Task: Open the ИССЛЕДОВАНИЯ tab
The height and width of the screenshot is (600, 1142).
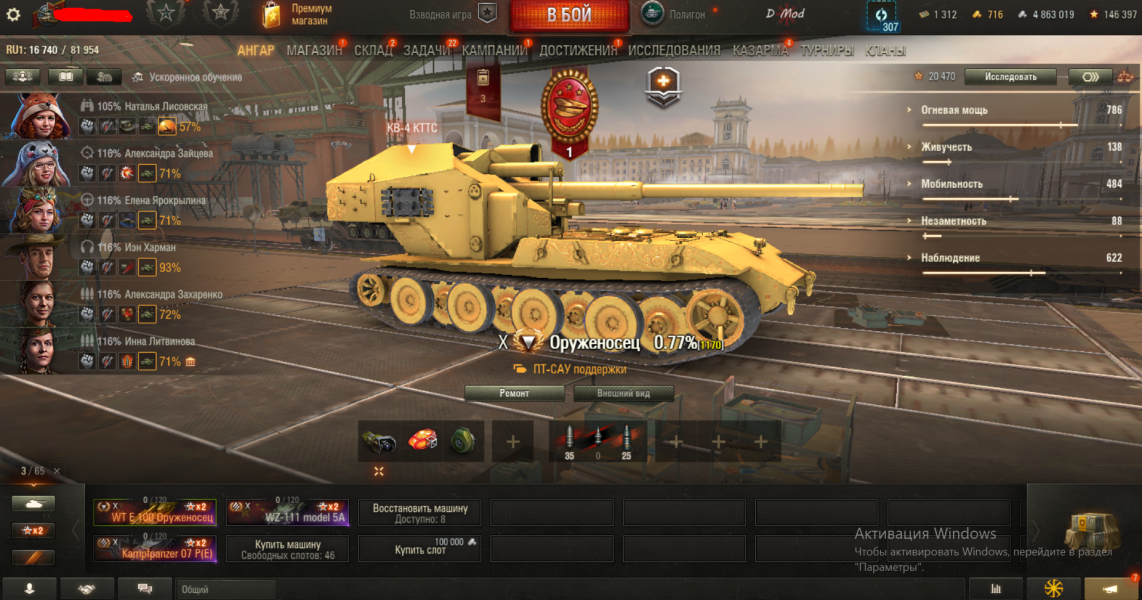Action: point(673,50)
